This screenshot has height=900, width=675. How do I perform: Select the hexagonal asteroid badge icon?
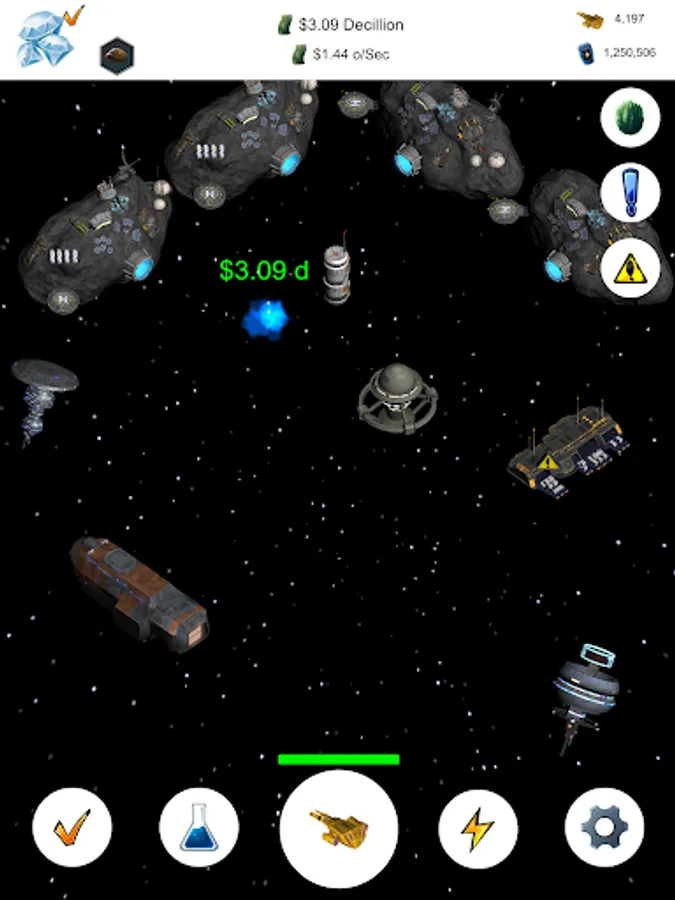117,56
